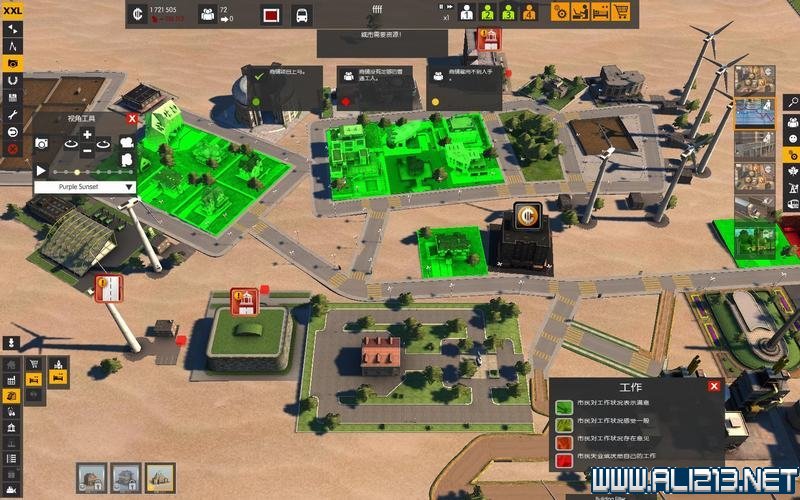
Task: Click the red square icon in top bar
Action: tap(271, 15)
